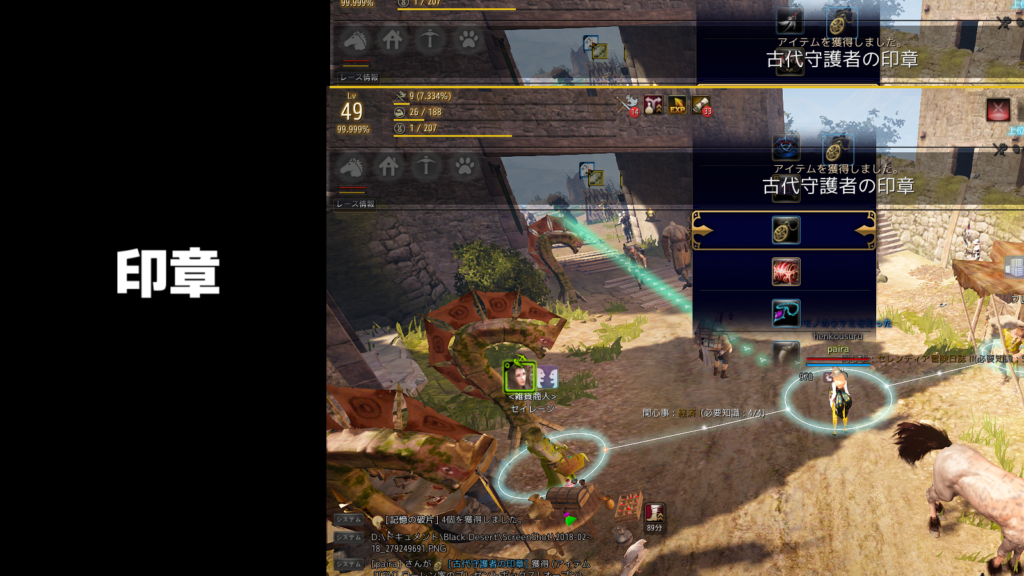Open the 古代守護者の印章 link in chat
The image size is (1024, 576).
click(486, 564)
